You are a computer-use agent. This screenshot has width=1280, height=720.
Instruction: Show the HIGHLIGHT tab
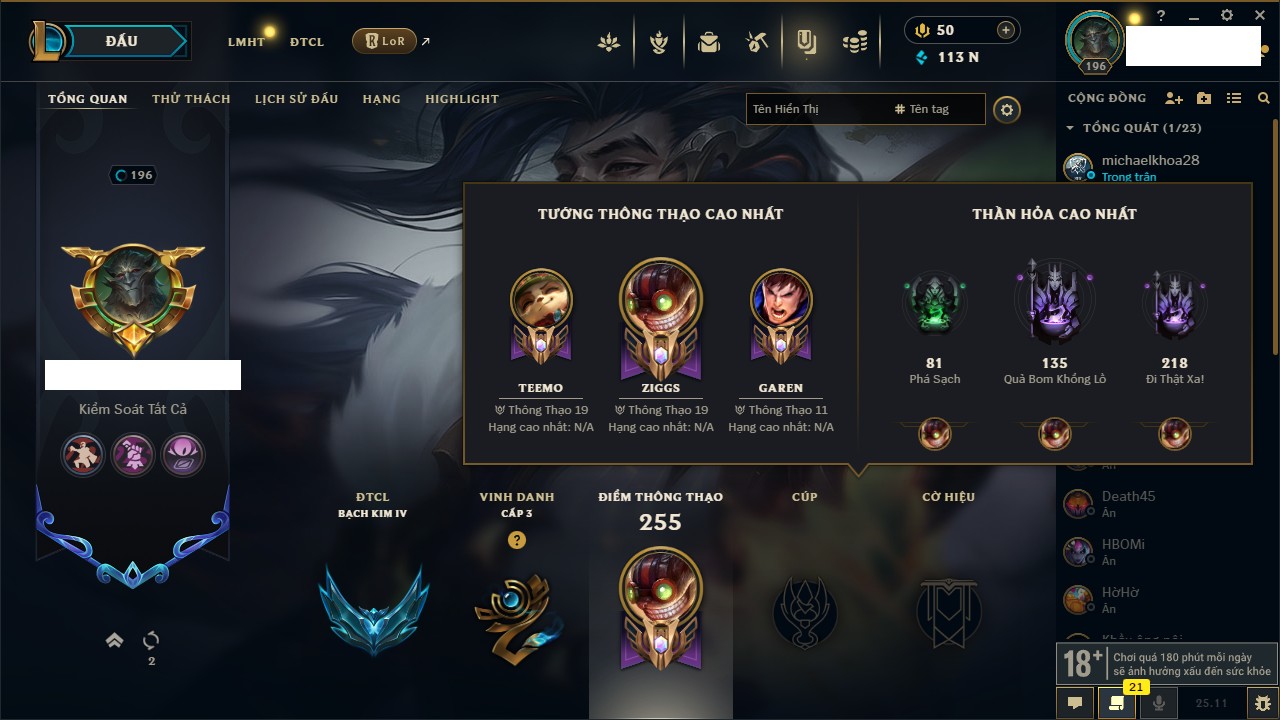click(461, 99)
